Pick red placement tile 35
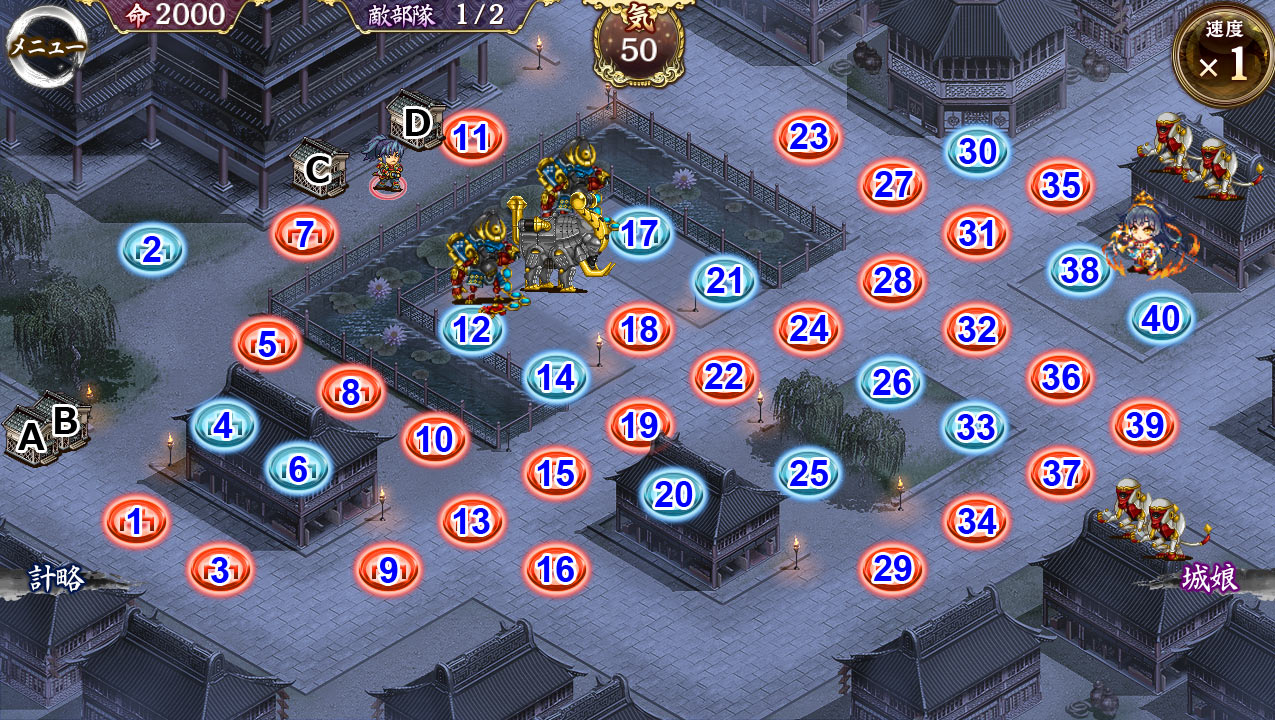Viewport: 1275px width, 720px height. pos(1060,186)
